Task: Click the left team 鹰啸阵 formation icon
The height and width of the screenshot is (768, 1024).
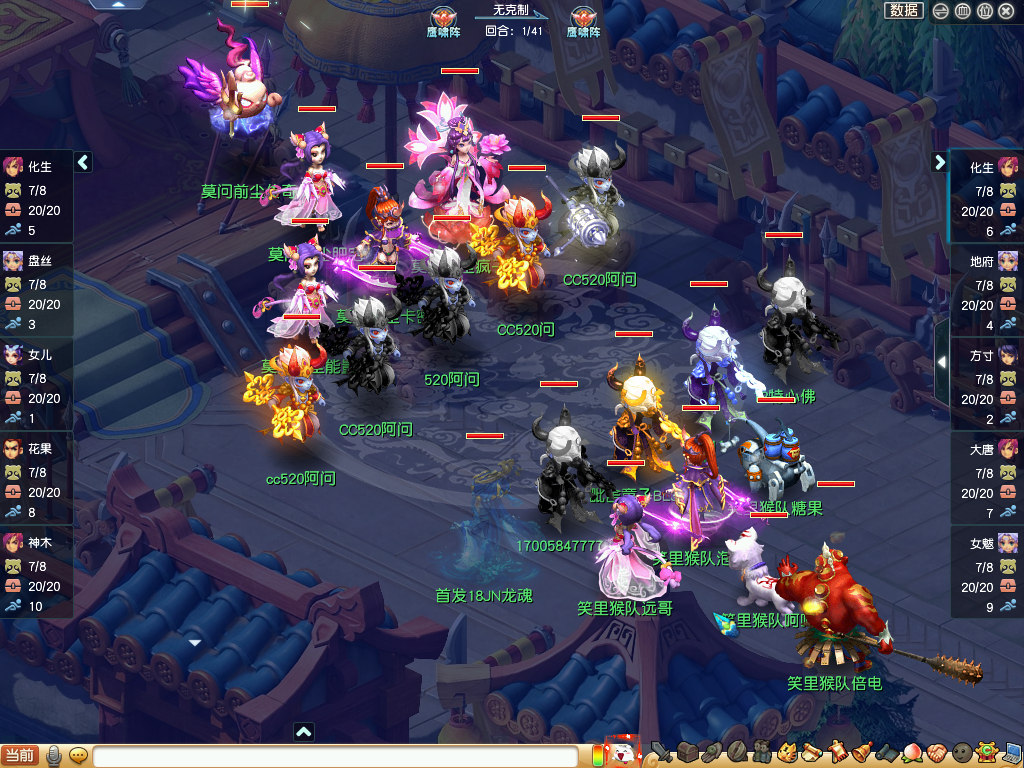Action: tap(443, 18)
